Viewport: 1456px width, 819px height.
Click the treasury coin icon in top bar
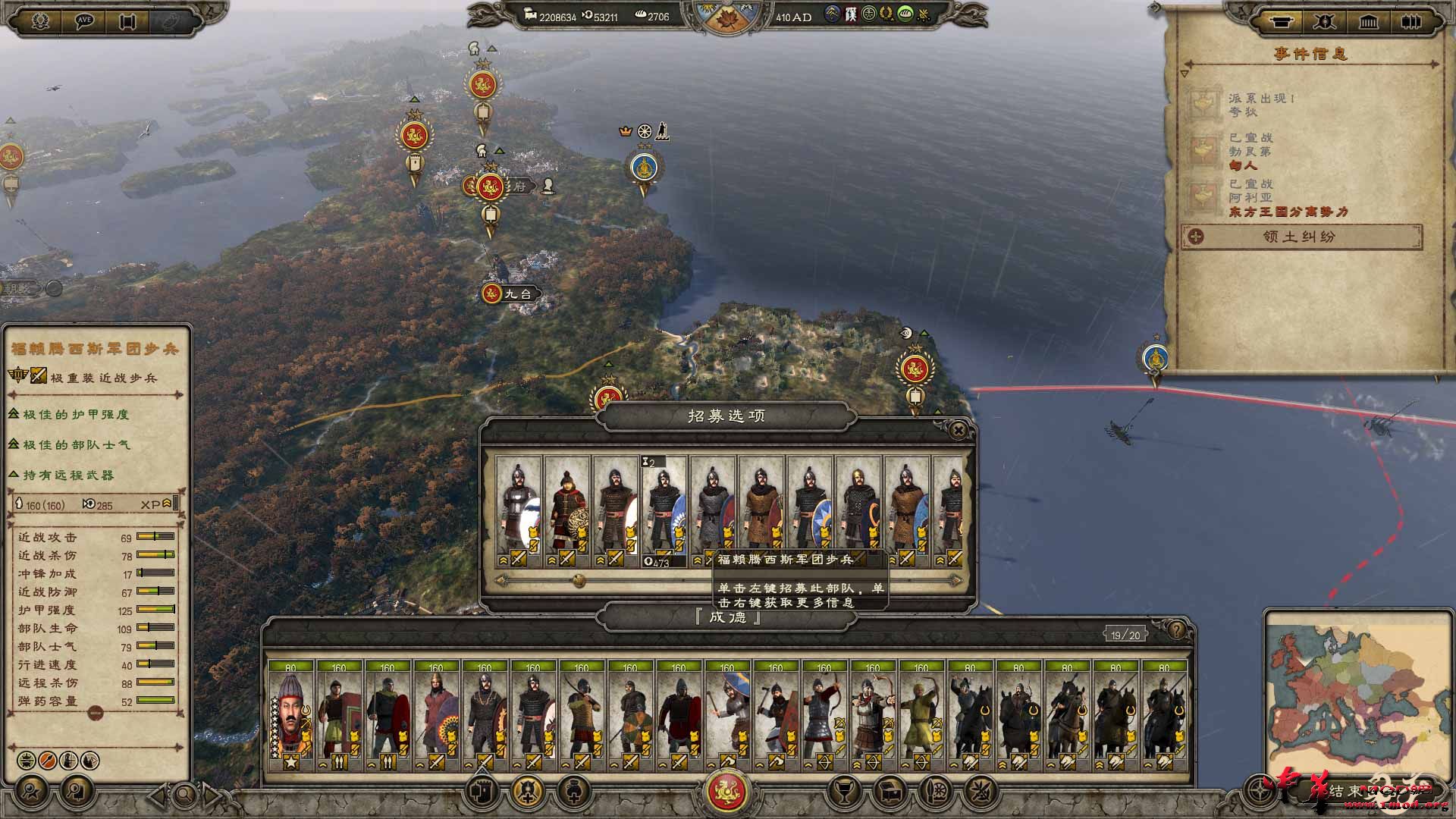pos(529,14)
